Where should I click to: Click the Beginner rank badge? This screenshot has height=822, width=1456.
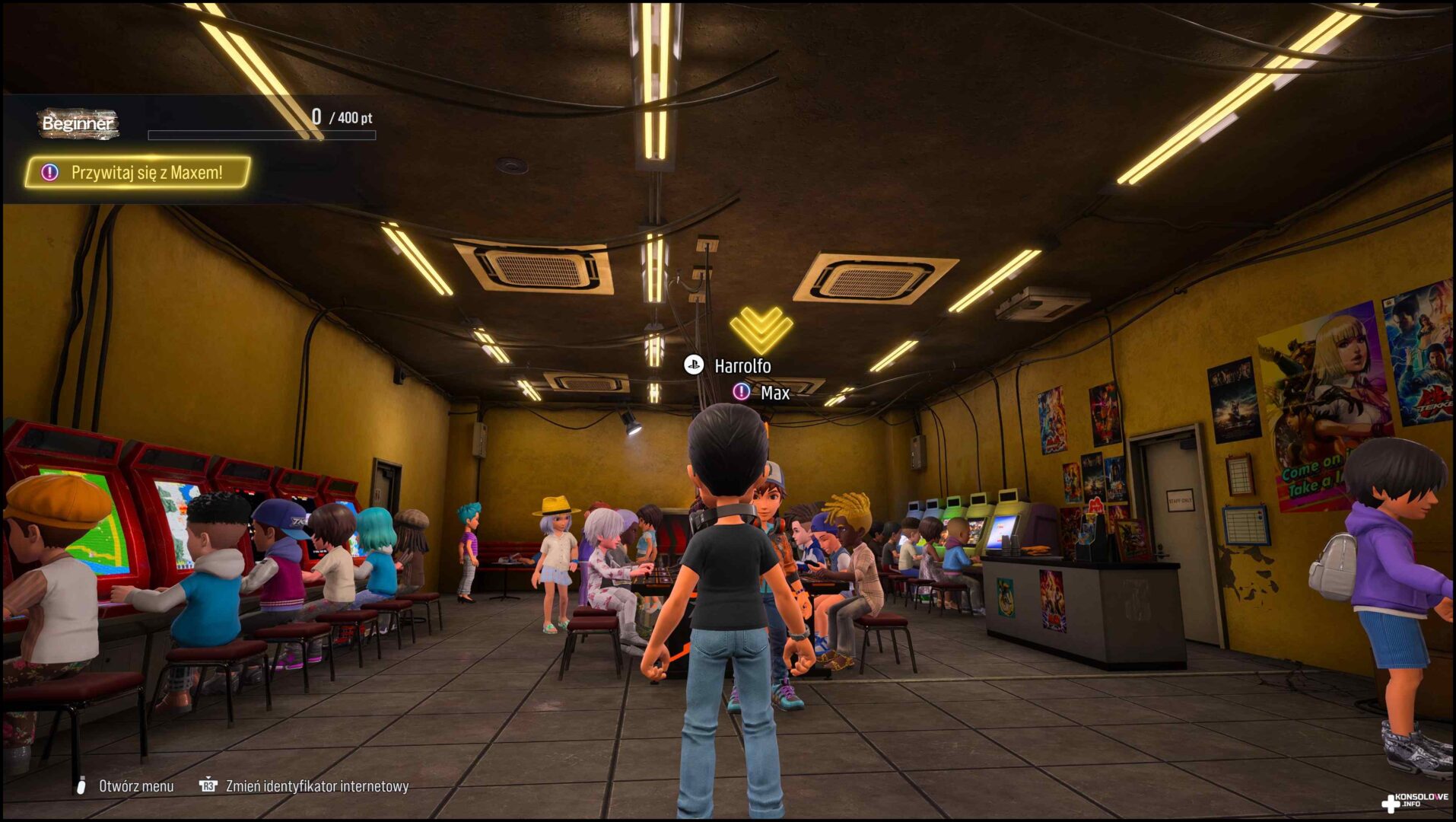[x=78, y=123]
